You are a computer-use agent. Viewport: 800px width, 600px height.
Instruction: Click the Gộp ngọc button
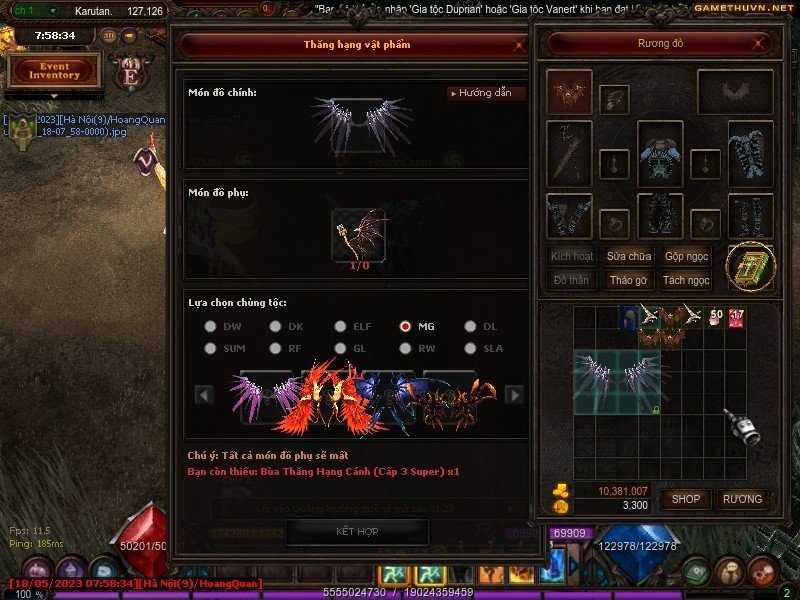coord(687,256)
